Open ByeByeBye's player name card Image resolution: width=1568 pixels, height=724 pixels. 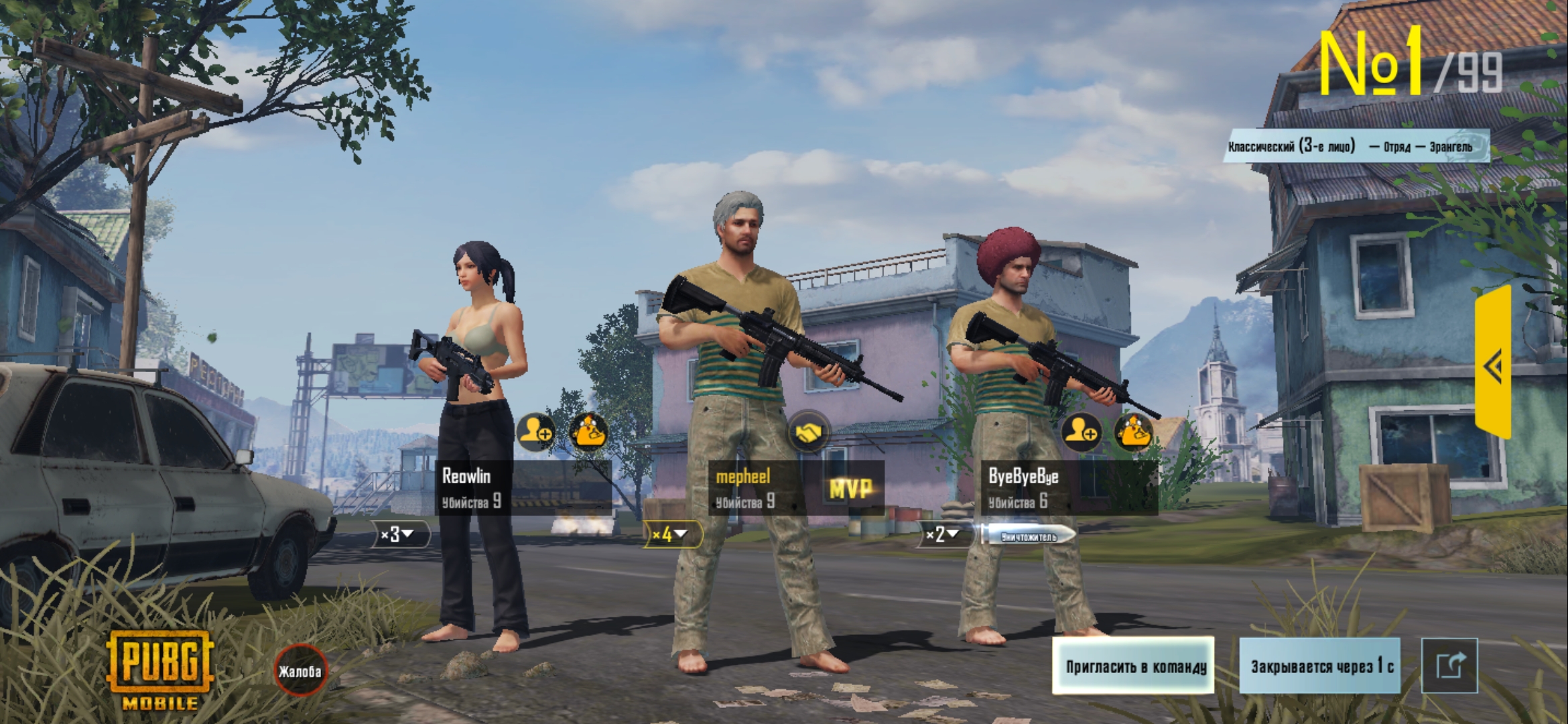[x=1069, y=487]
